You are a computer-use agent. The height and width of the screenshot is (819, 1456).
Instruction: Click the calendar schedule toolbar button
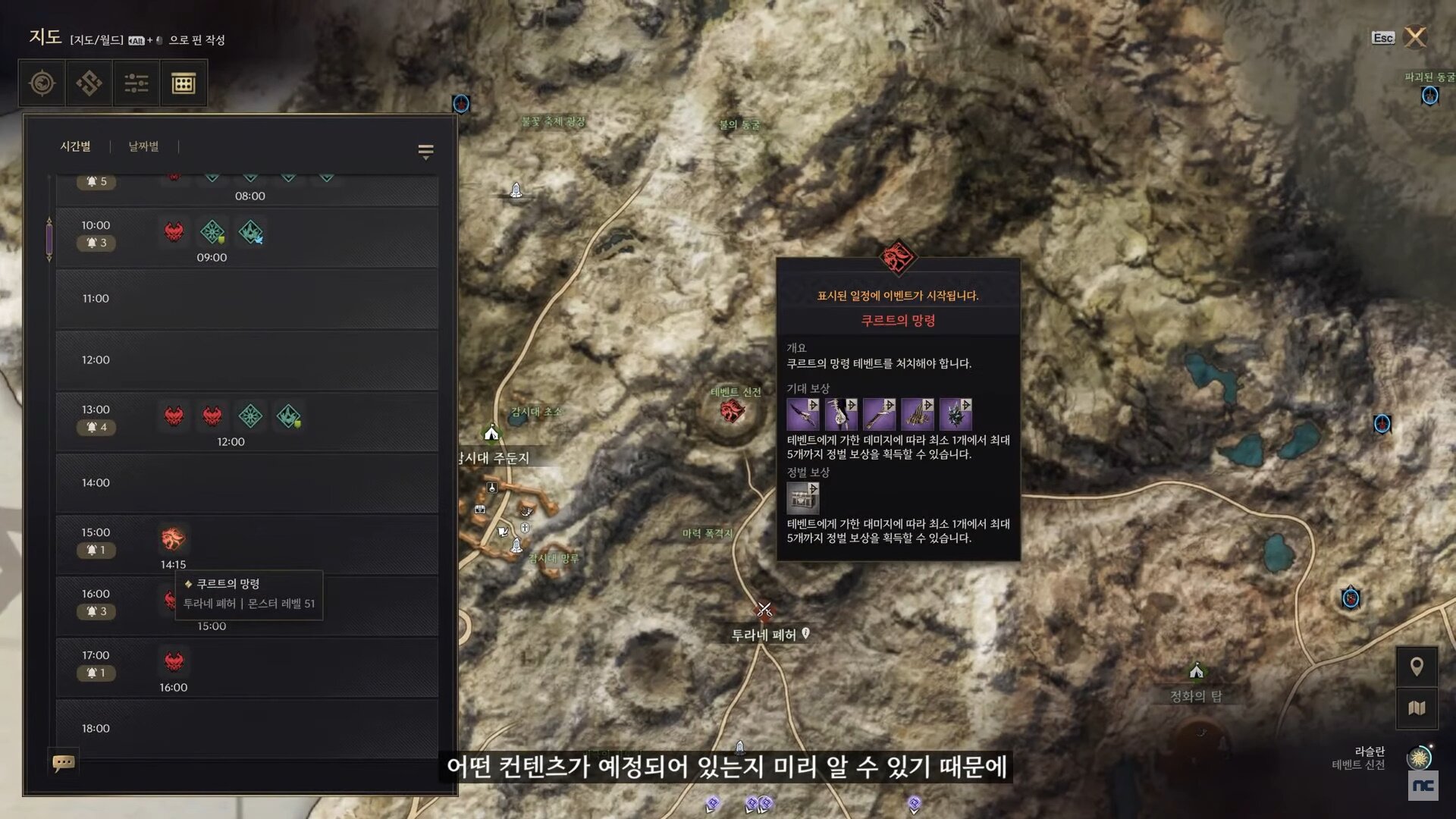click(x=183, y=83)
